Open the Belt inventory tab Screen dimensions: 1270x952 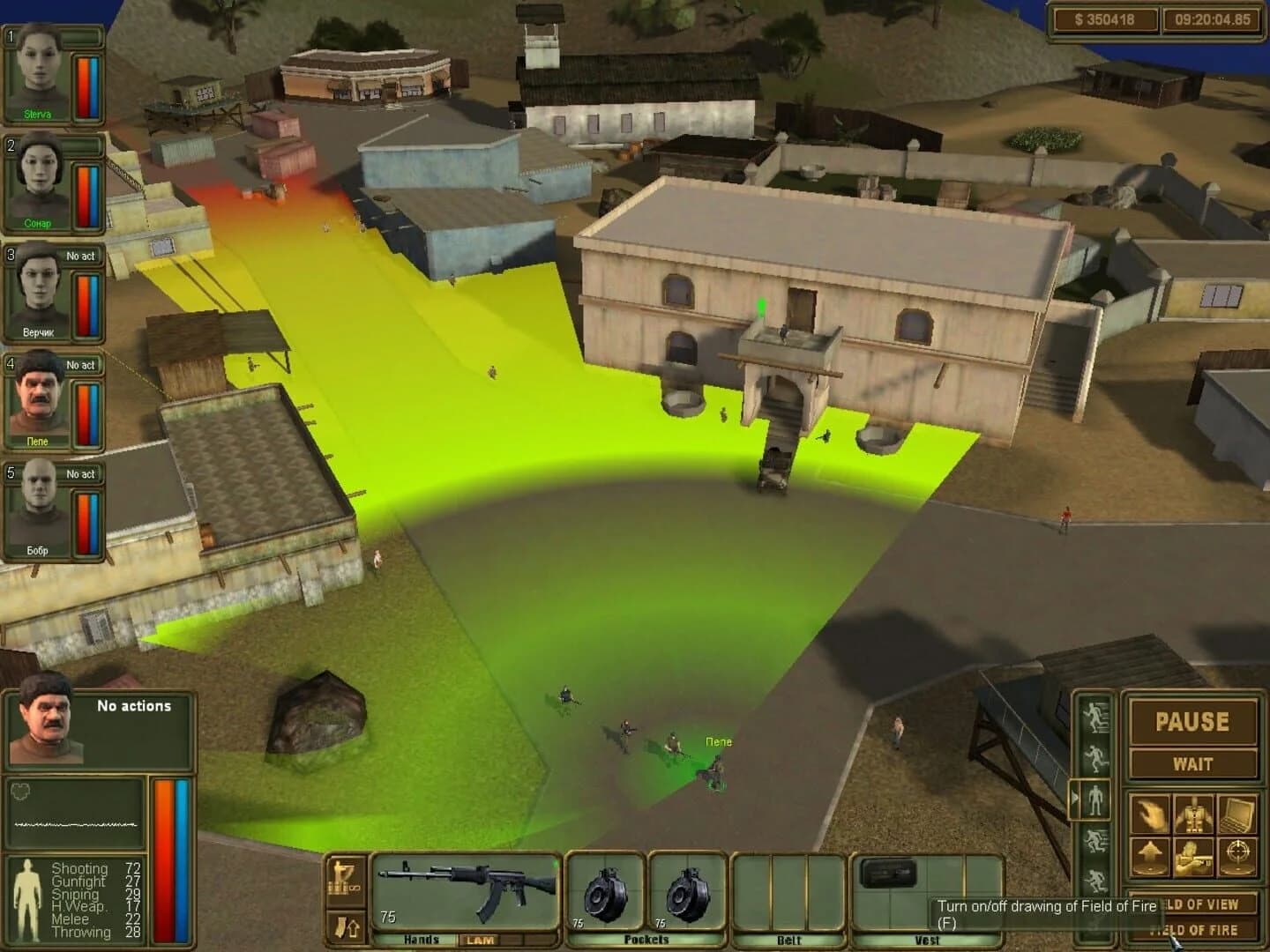pos(789,941)
